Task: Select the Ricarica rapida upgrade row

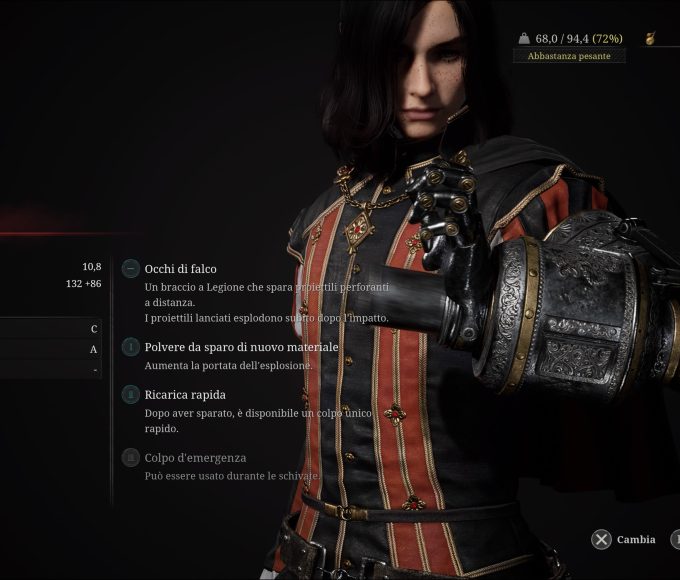Action: coord(185,395)
